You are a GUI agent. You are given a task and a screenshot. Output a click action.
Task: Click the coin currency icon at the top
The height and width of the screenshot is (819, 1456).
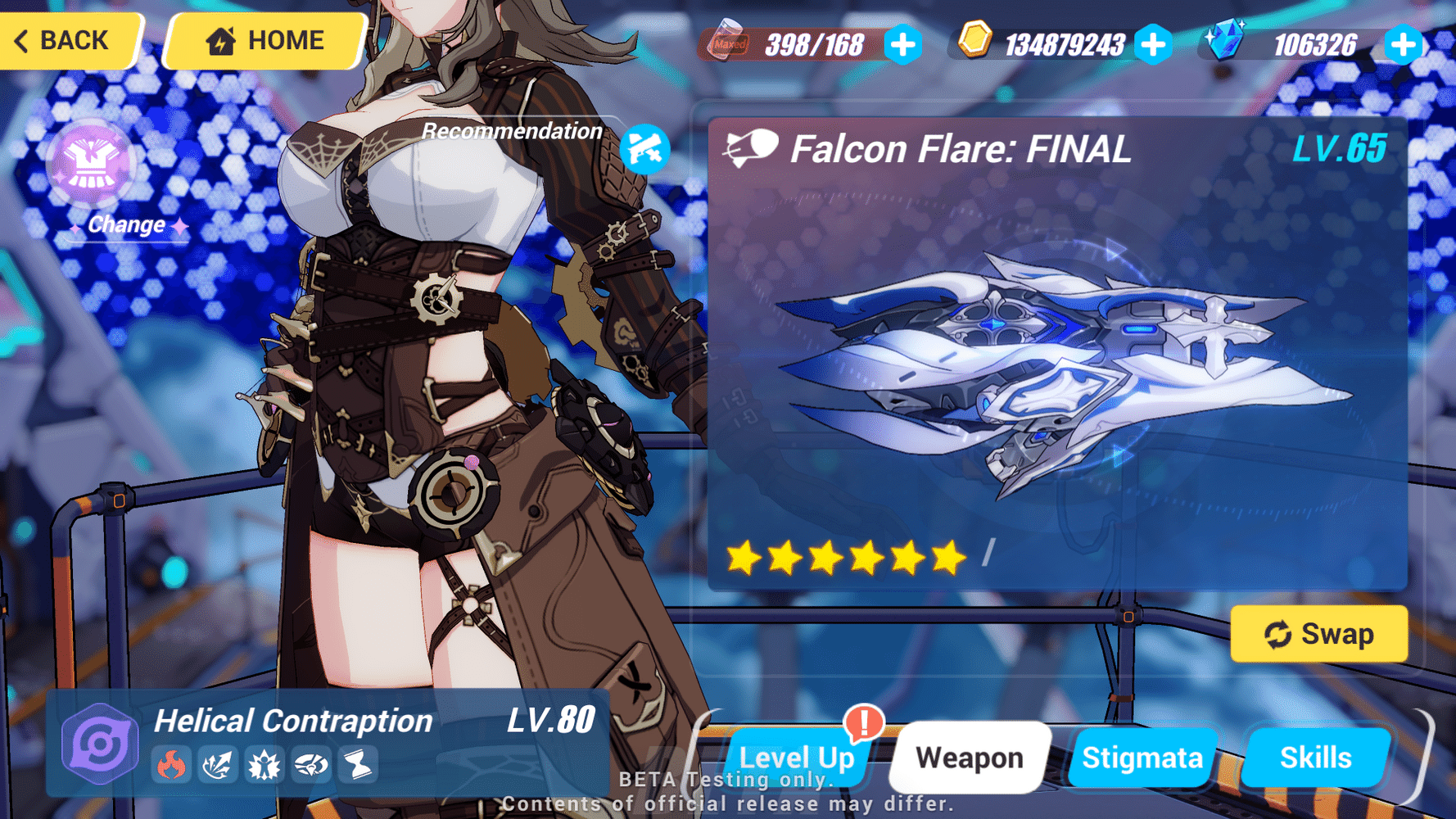975,40
